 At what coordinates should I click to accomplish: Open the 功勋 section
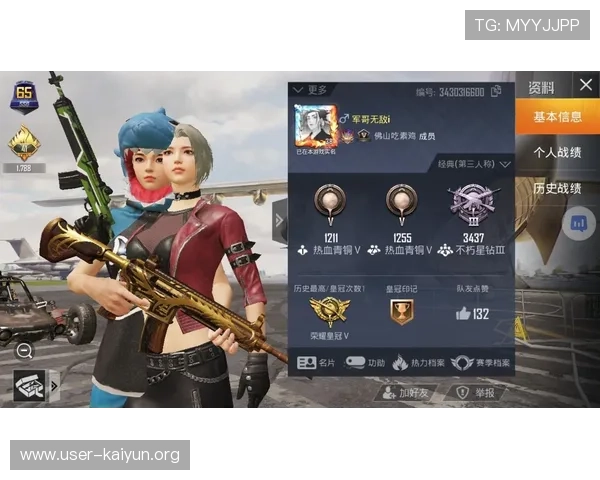coord(366,363)
